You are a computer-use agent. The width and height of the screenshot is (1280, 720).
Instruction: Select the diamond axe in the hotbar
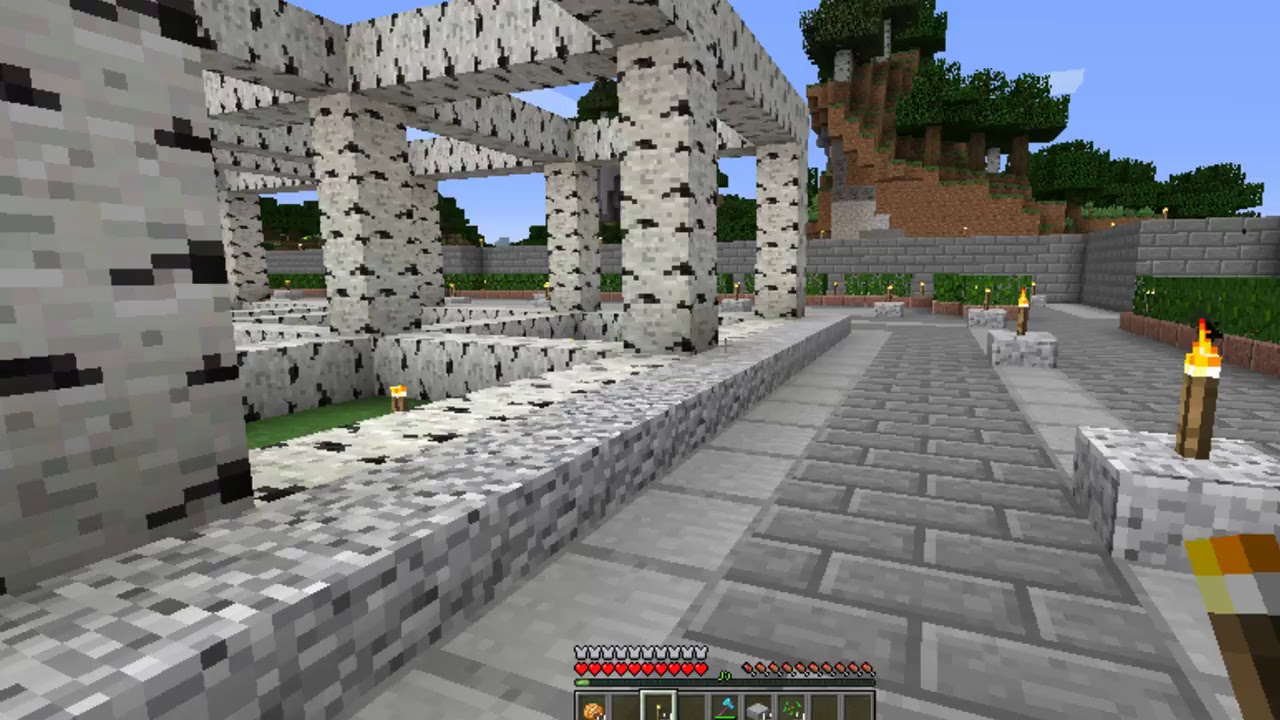726,705
